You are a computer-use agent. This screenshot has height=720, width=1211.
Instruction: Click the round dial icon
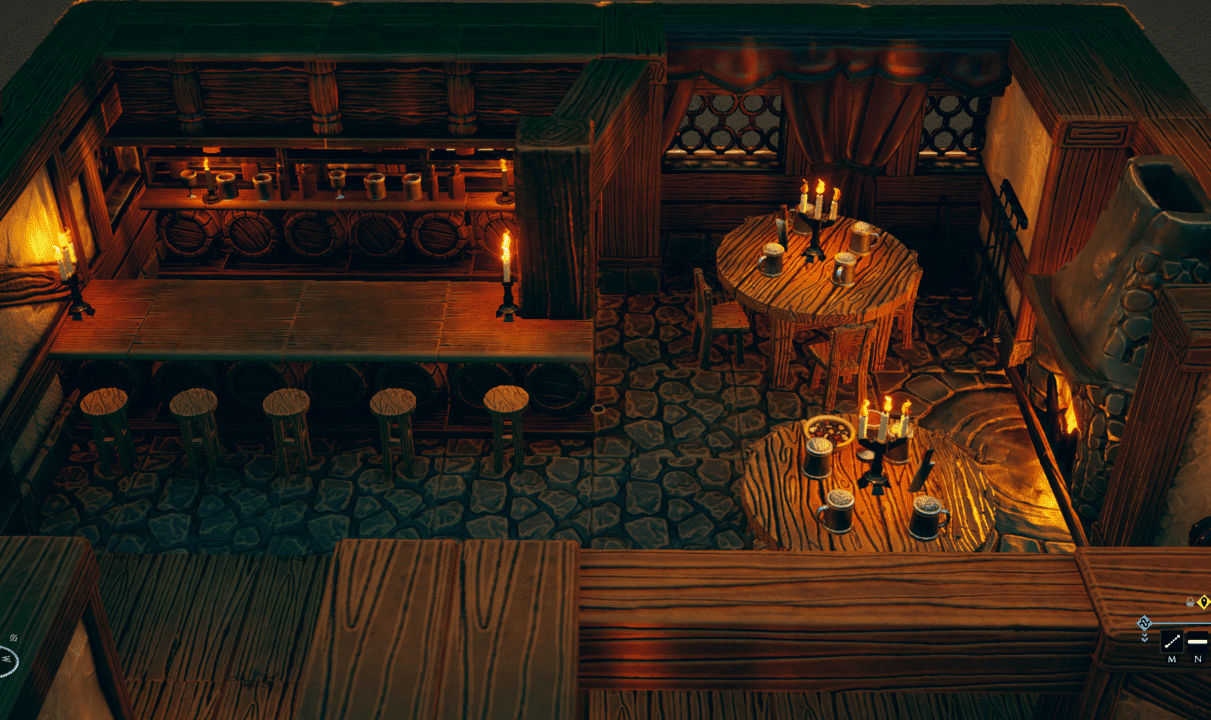(x=5, y=659)
